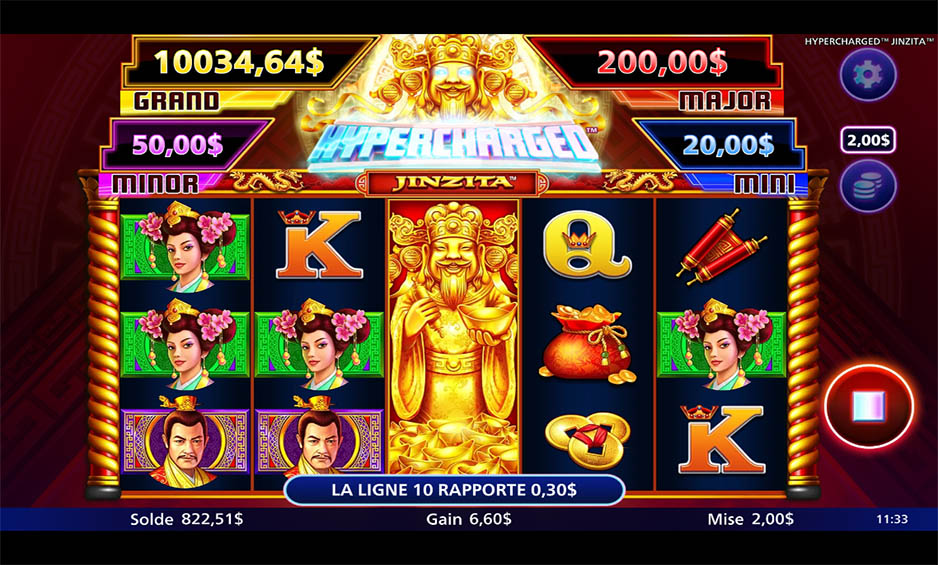Image resolution: width=938 pixels, height=565 pixels.
Task: Open bet options via coin stack icon
Action: (x=867, y=186)
